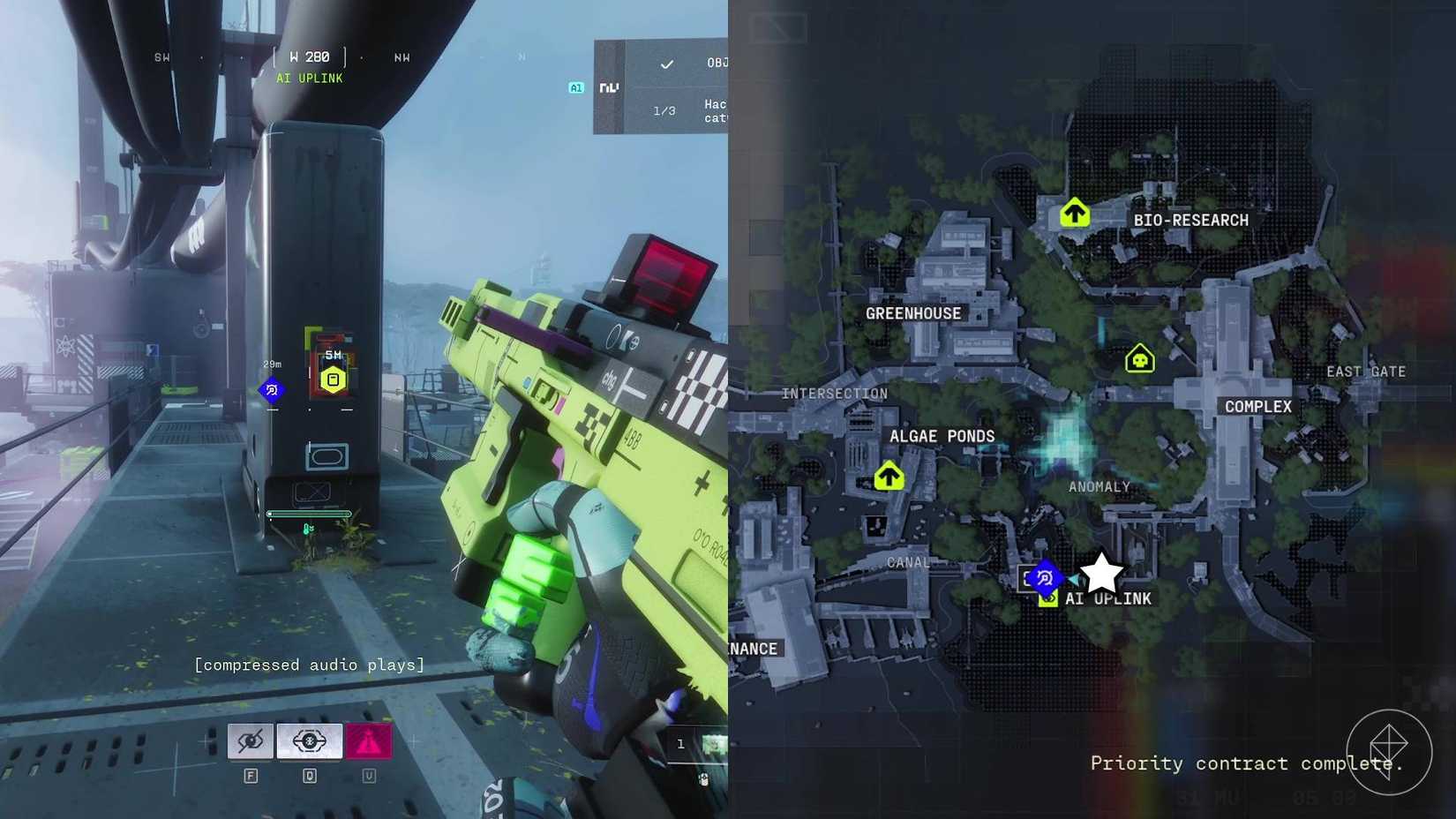Click the green health bar below the waypoint

(311, 514)
